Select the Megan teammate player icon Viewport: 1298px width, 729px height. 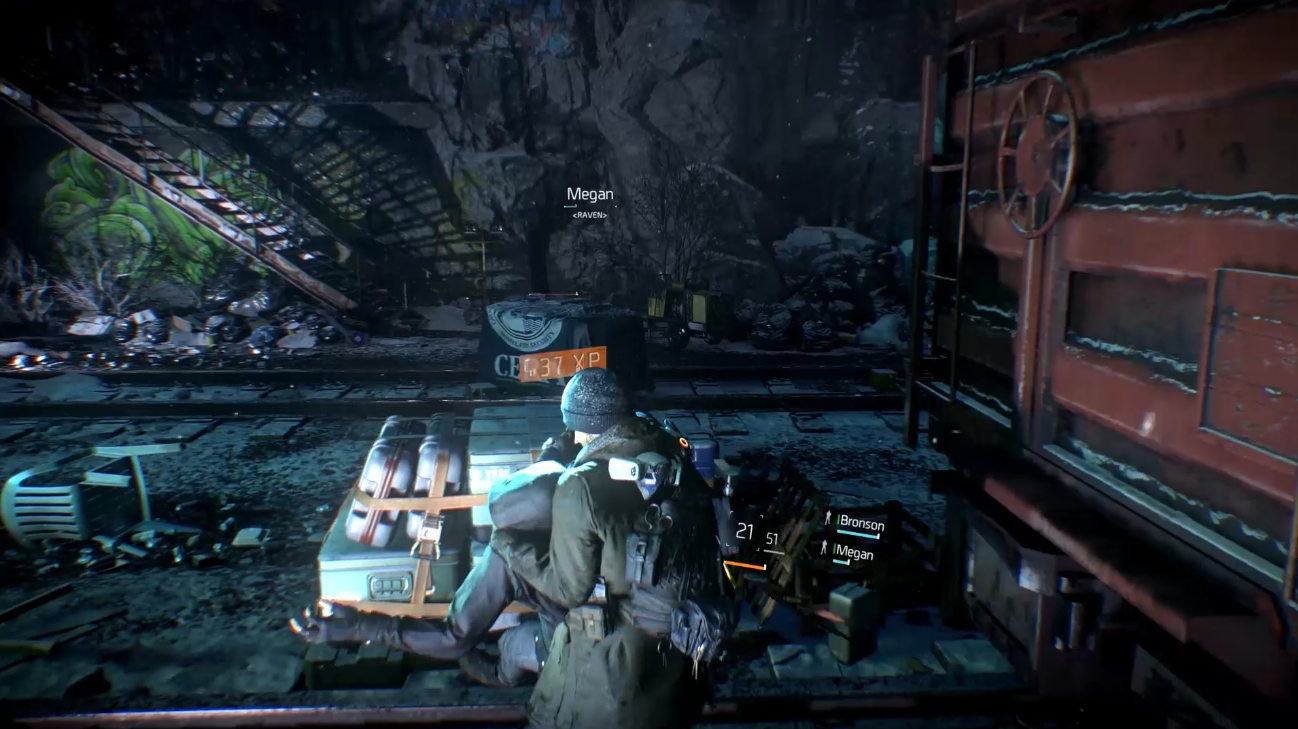pyautogui.click(x=824, y=548)
